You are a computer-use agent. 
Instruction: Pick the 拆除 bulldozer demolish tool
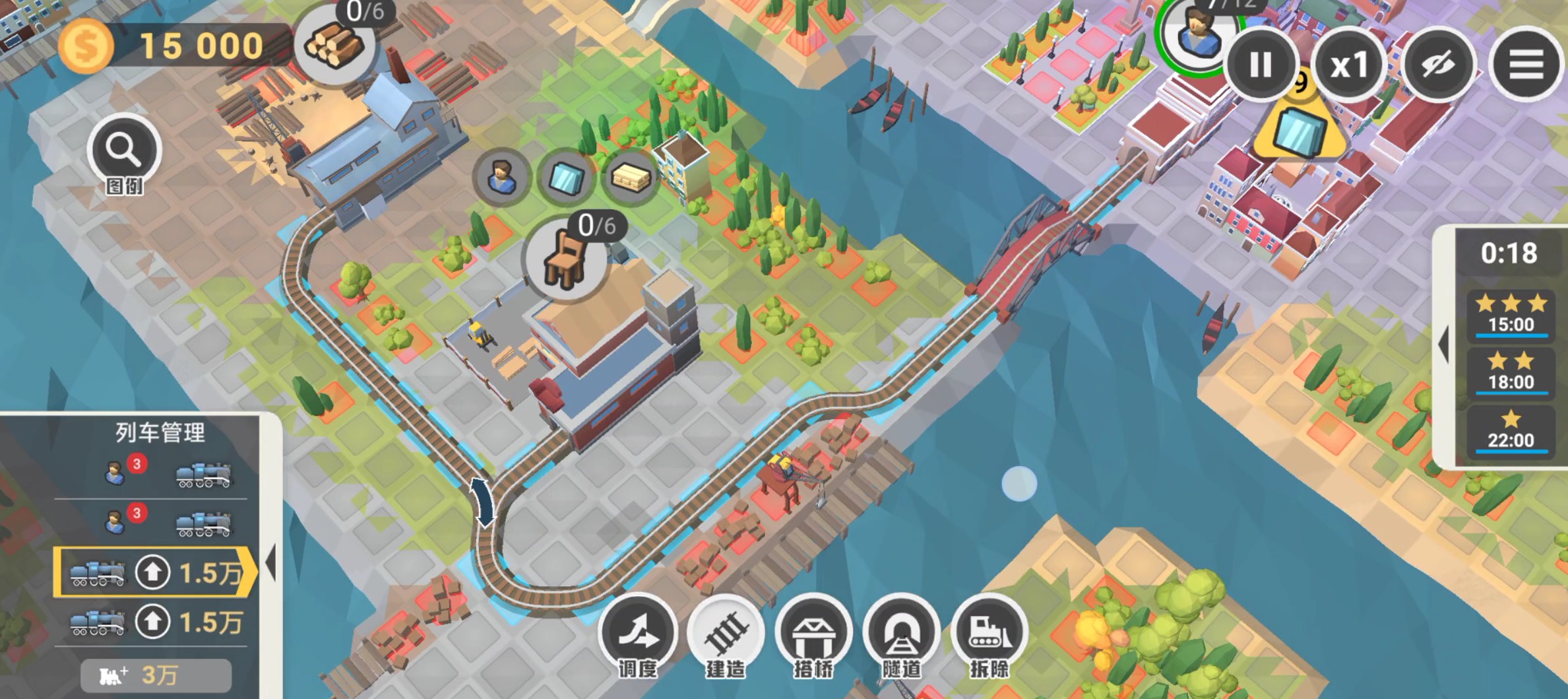click(989, 634)
